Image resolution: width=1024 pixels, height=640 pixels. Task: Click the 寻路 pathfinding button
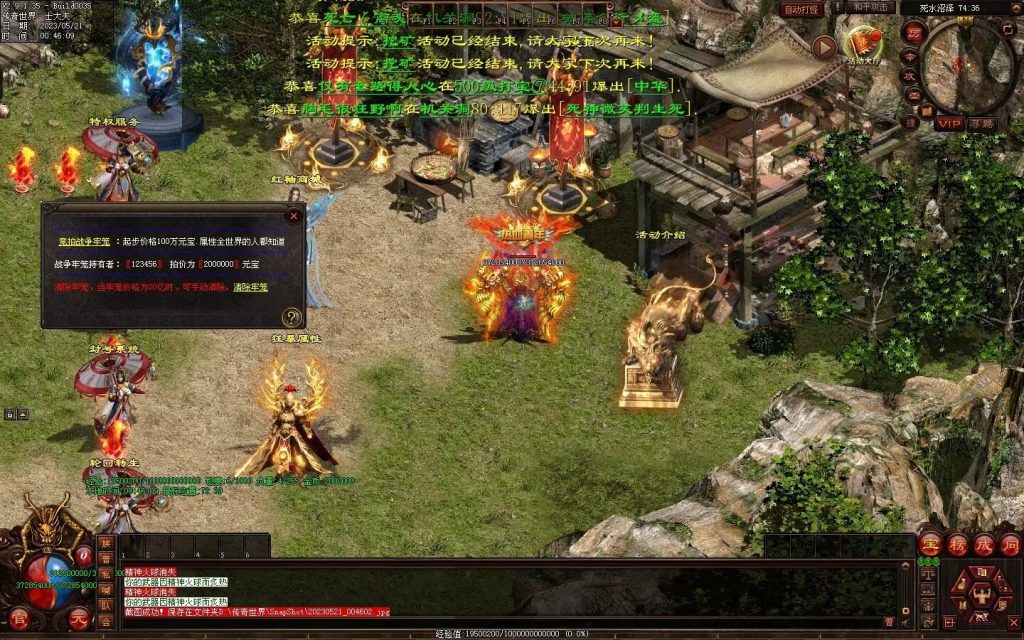click(981, 123)
